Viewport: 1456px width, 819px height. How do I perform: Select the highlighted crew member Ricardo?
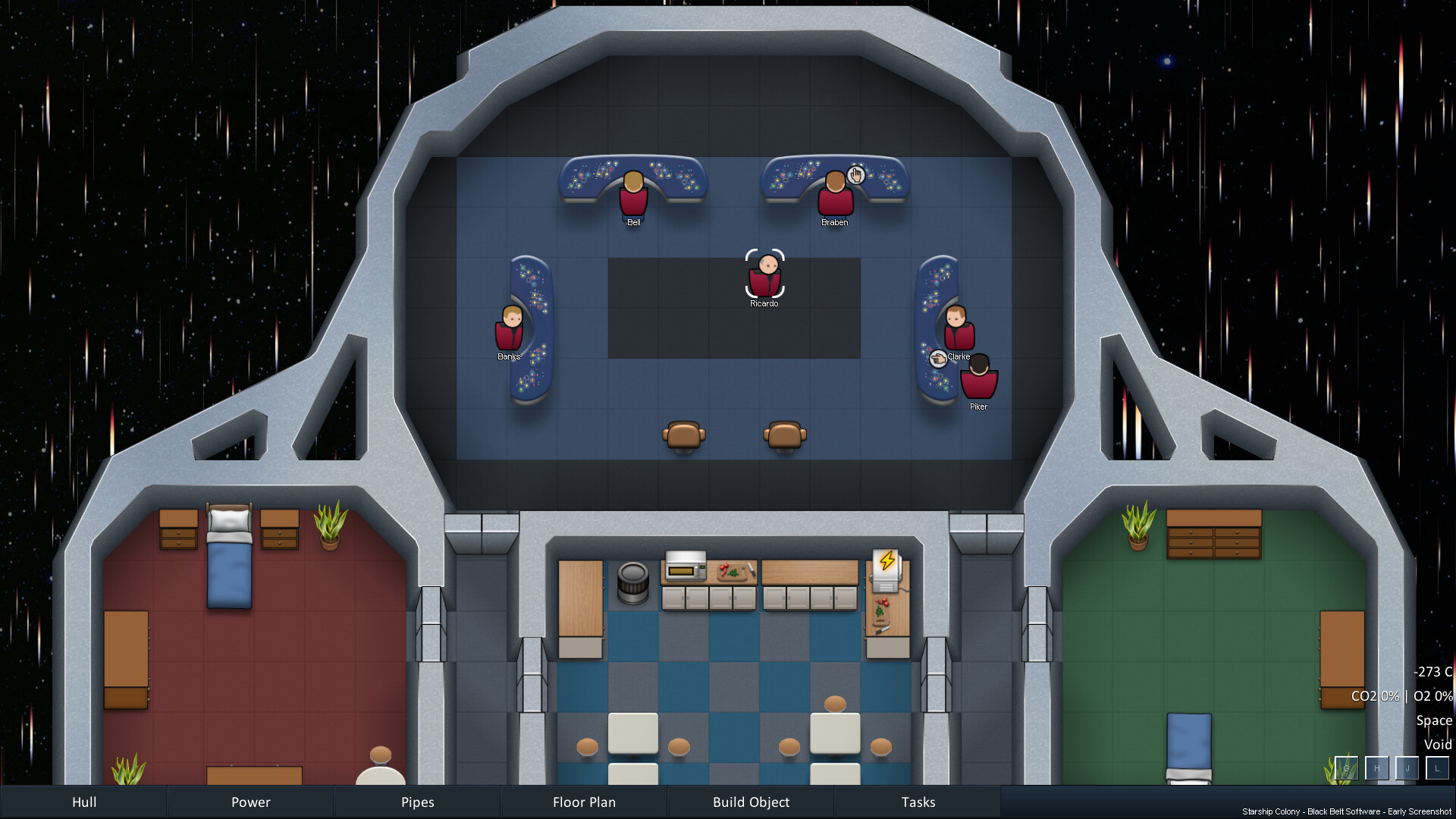764,275
